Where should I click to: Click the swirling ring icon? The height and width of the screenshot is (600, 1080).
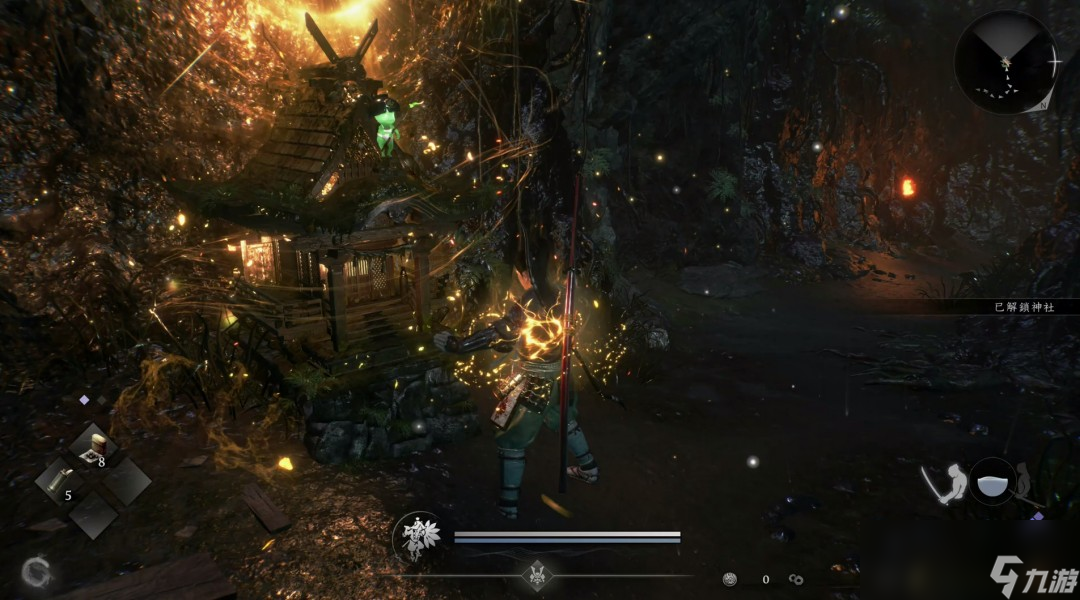coord(37,572)
